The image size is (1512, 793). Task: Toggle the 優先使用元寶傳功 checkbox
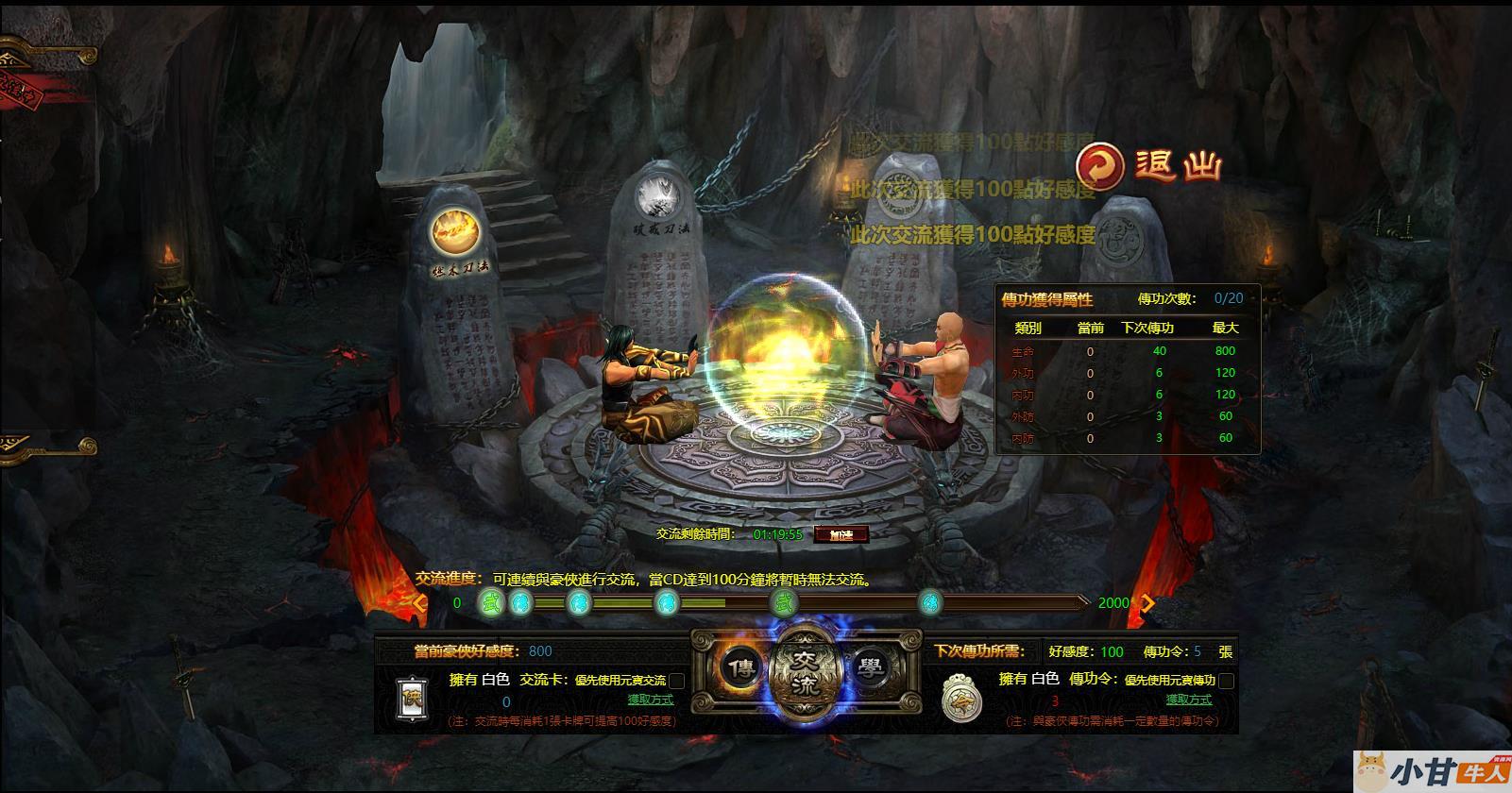1226,681
